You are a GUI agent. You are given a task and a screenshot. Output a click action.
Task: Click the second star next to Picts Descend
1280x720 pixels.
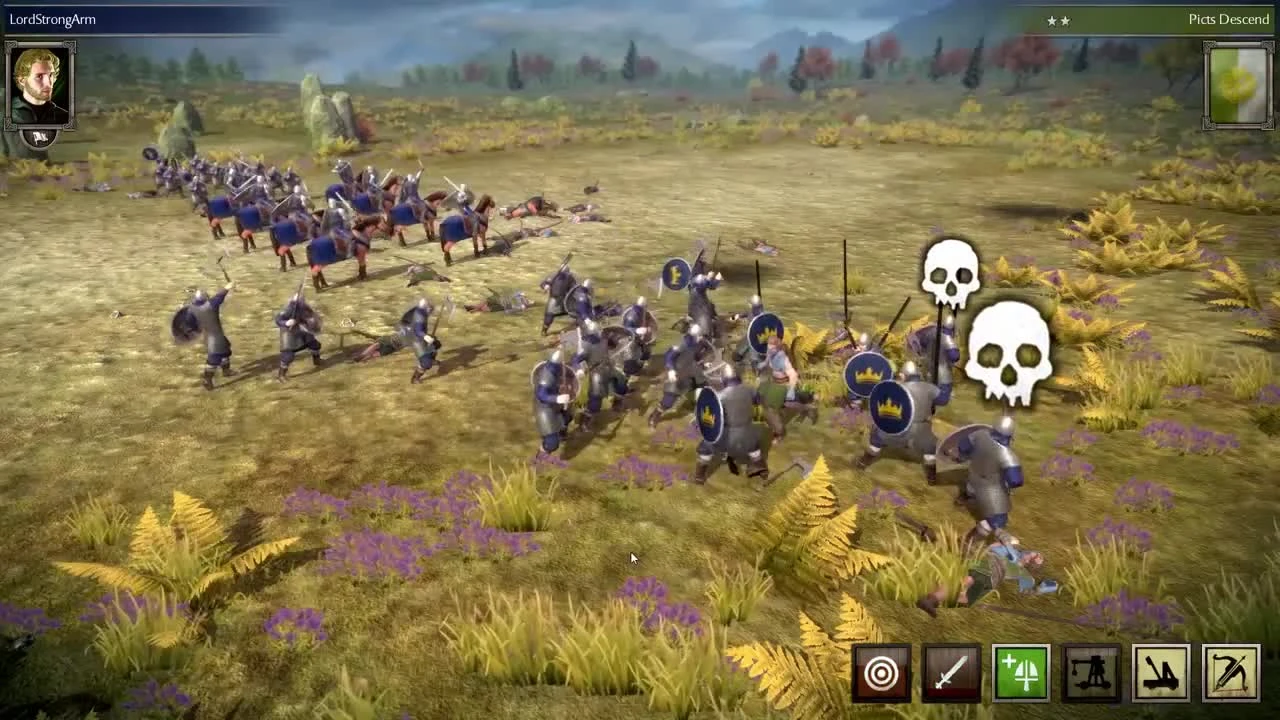pyautogui.click(x=1066, y=20)
